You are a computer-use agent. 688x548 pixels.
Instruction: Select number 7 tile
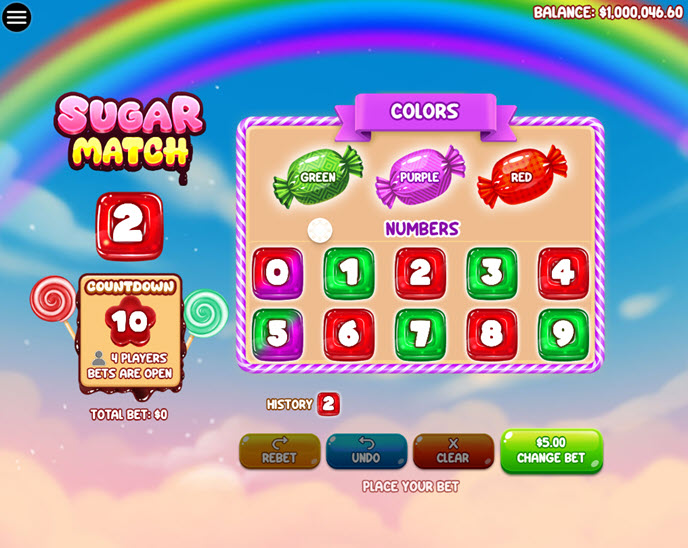tap(420, 334)
